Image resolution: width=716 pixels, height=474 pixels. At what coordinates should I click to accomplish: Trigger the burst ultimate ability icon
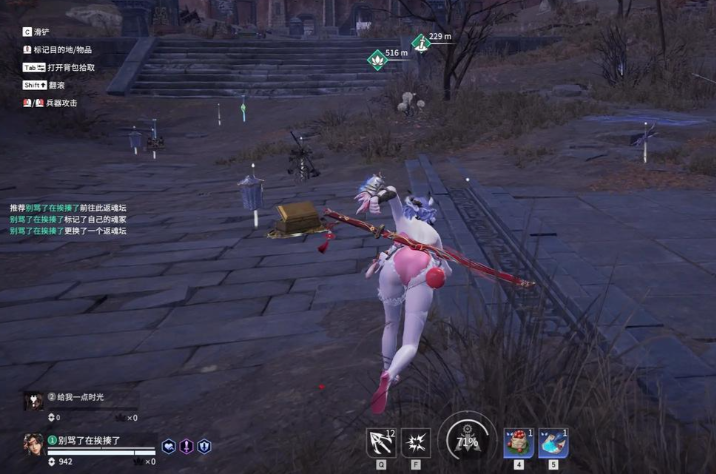click(x=415, y=441)
